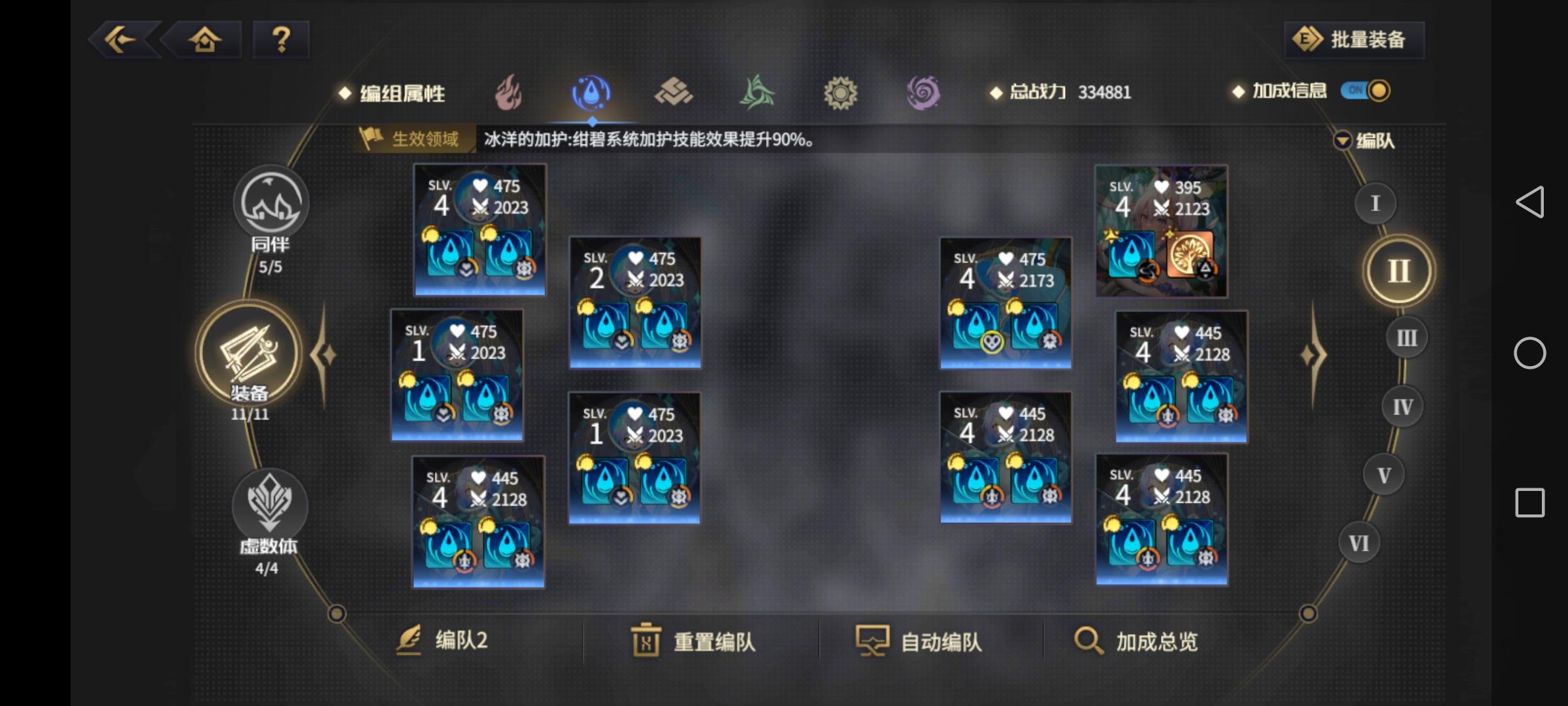Click the help question mark icon
Viewport: 1568px width, 706px height.
(x=281, y=40)
